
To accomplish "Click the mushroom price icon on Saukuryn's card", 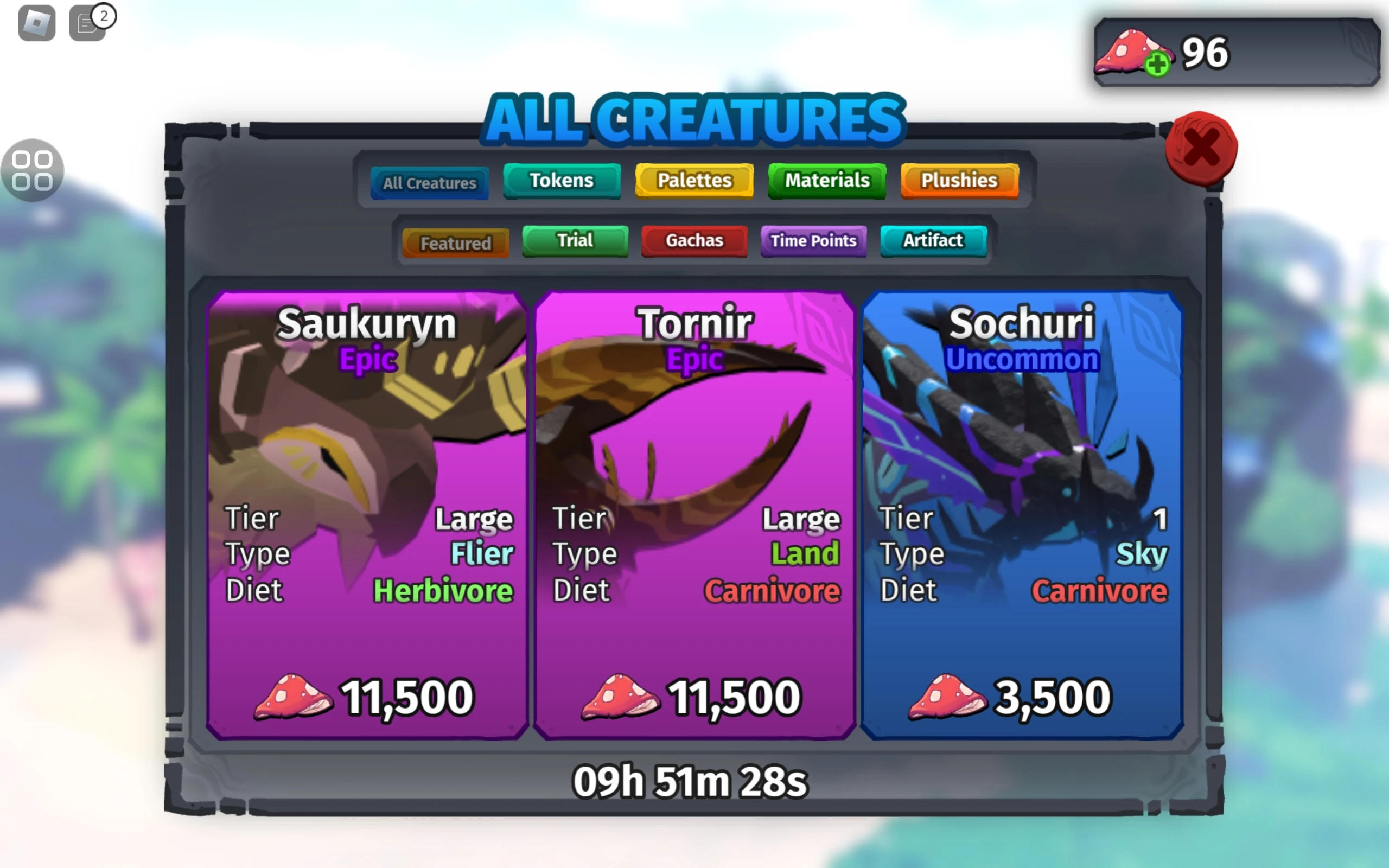I will coord(293,697).
